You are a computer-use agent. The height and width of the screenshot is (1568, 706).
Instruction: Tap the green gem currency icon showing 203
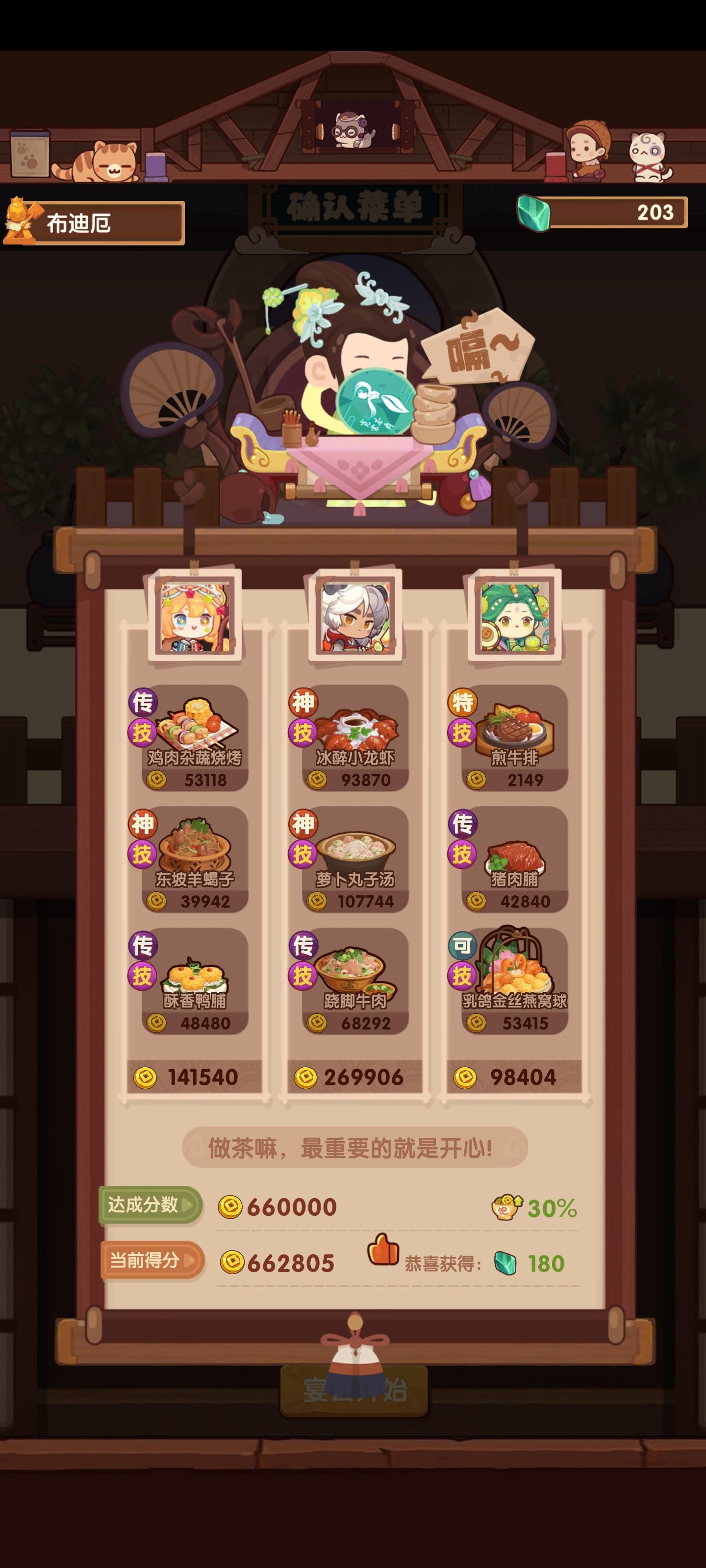pyautogui.click(x=538, y=214)
